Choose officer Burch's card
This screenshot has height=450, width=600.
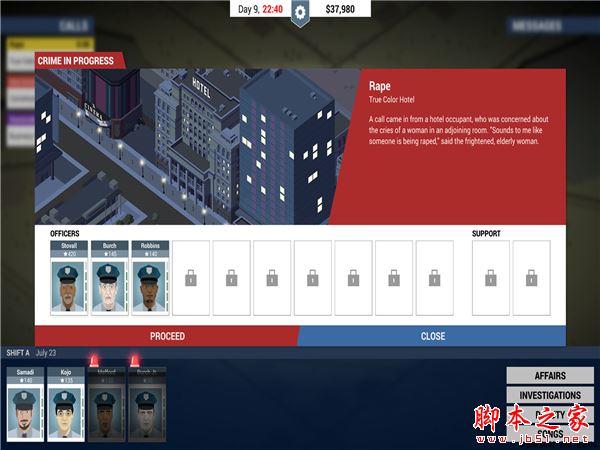(110, 277)
